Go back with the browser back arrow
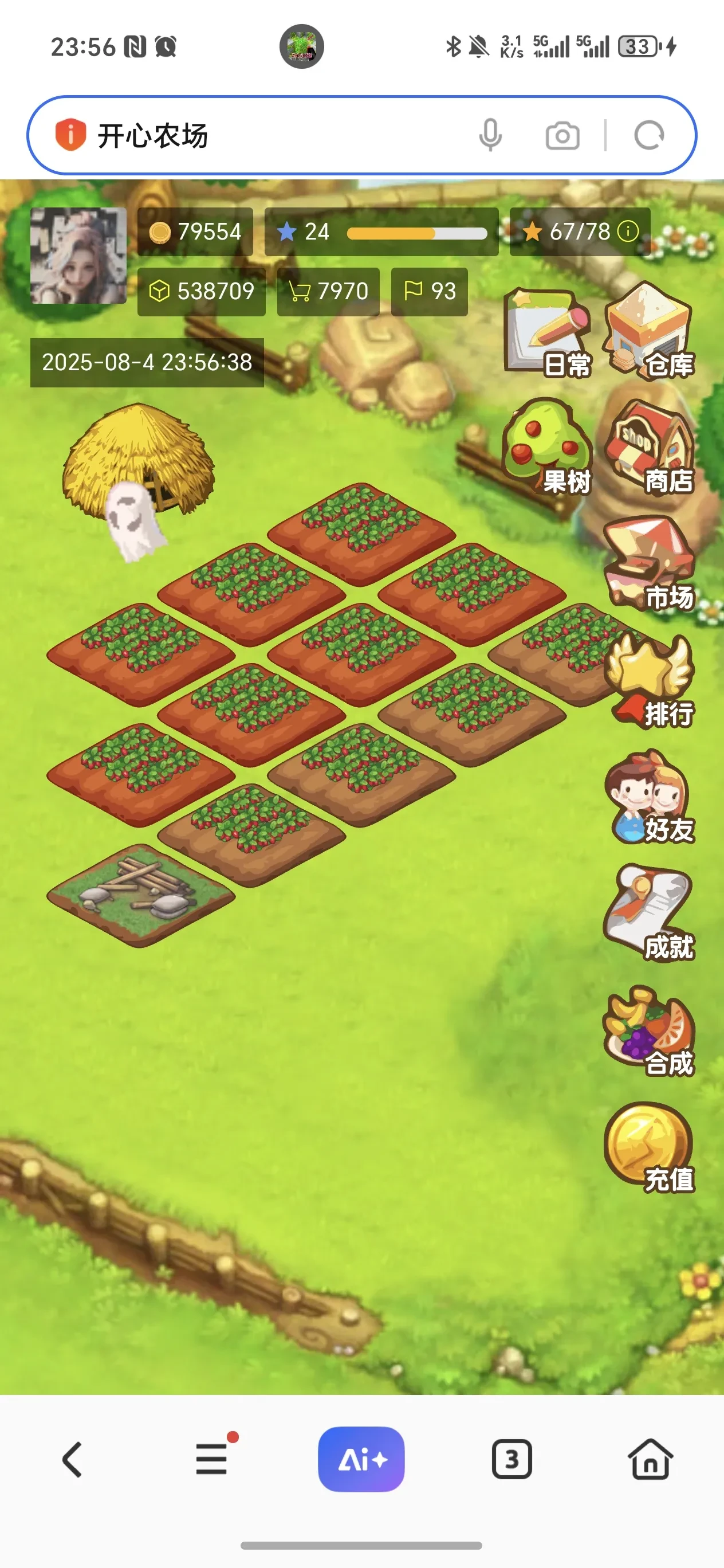 72,1459
